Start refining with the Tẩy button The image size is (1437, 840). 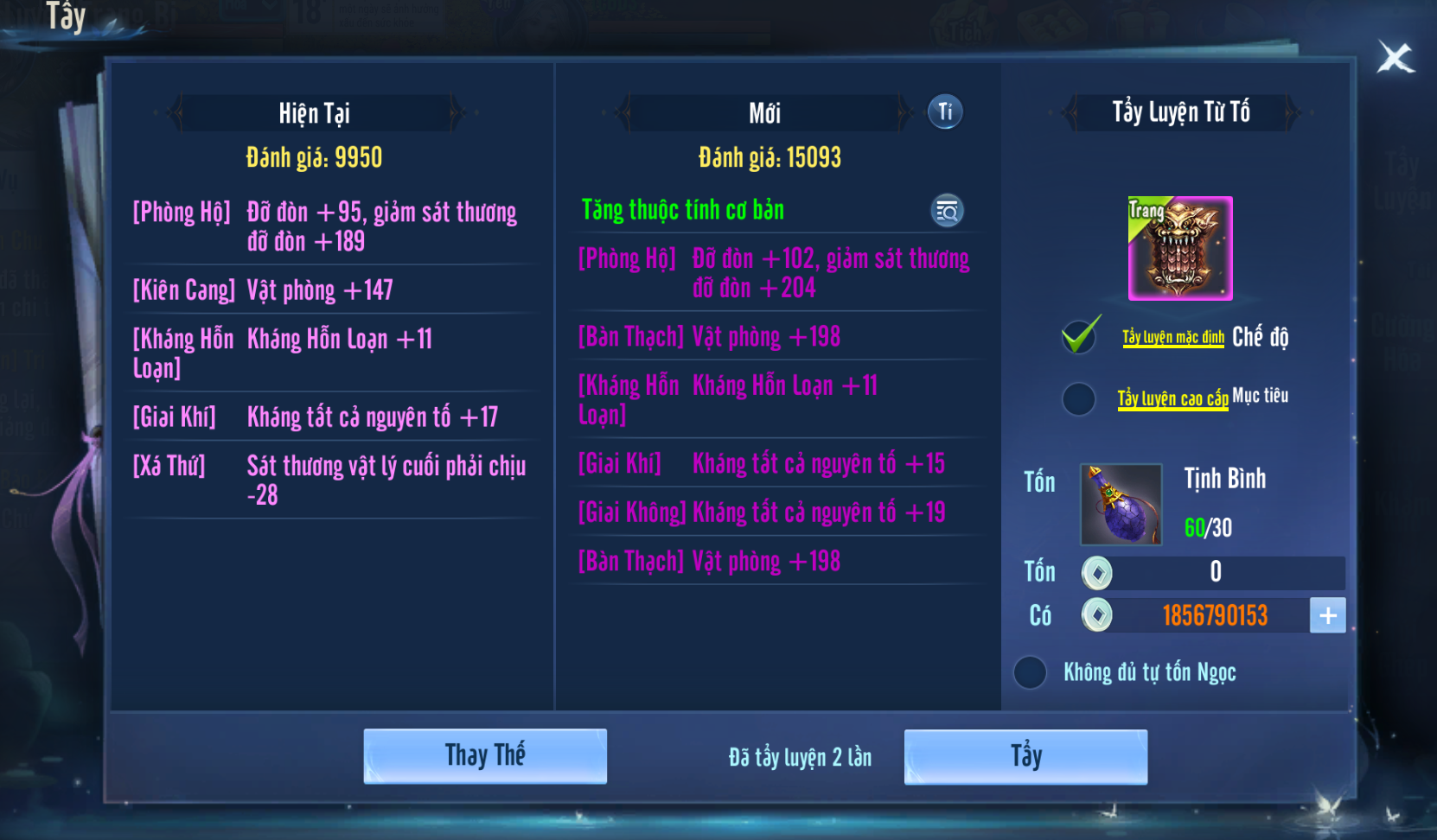[x=1025, y=756]
